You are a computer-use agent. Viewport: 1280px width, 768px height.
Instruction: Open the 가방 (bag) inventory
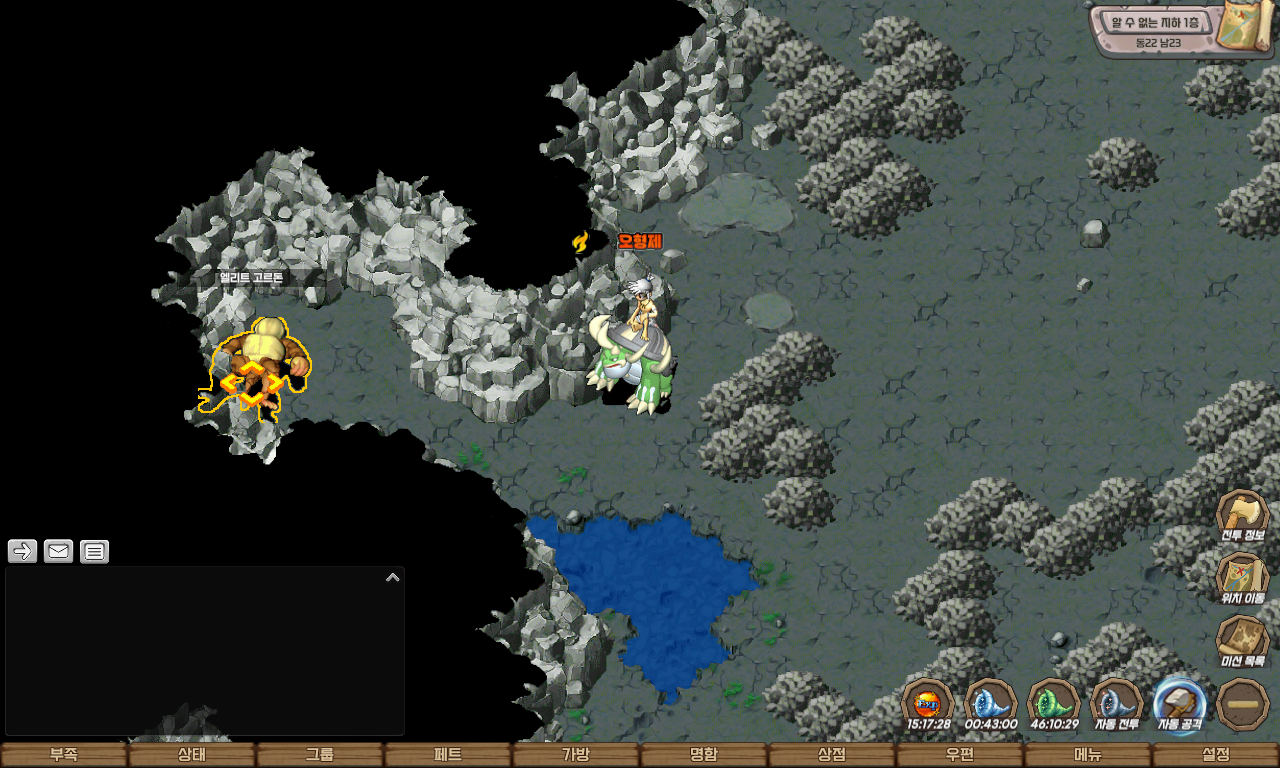tap(576, 755)
